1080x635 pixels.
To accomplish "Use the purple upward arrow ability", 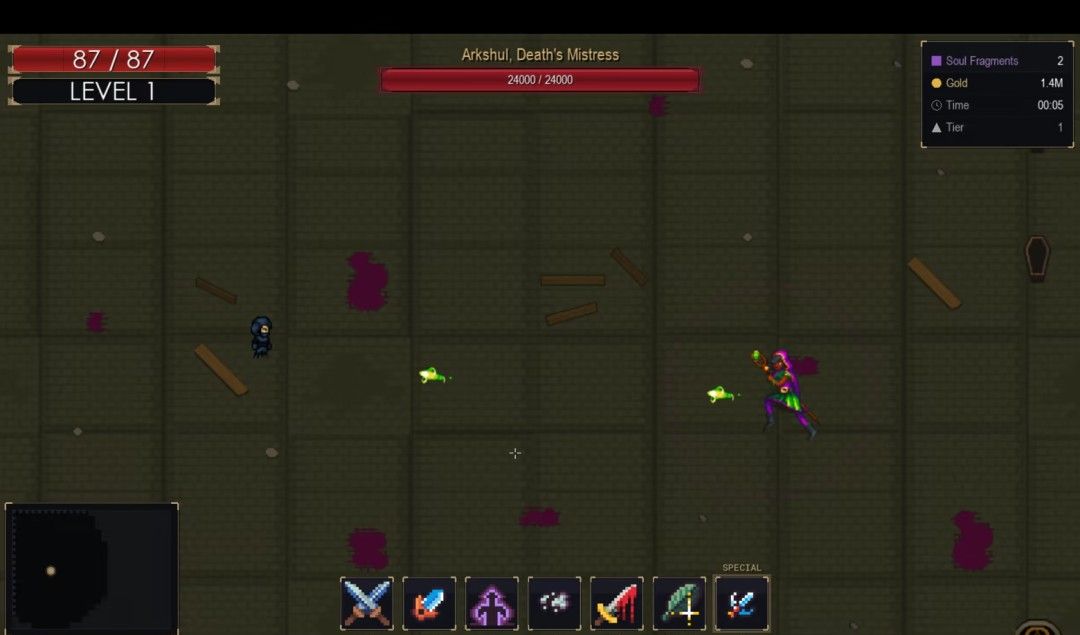I will tap(492, 603).
